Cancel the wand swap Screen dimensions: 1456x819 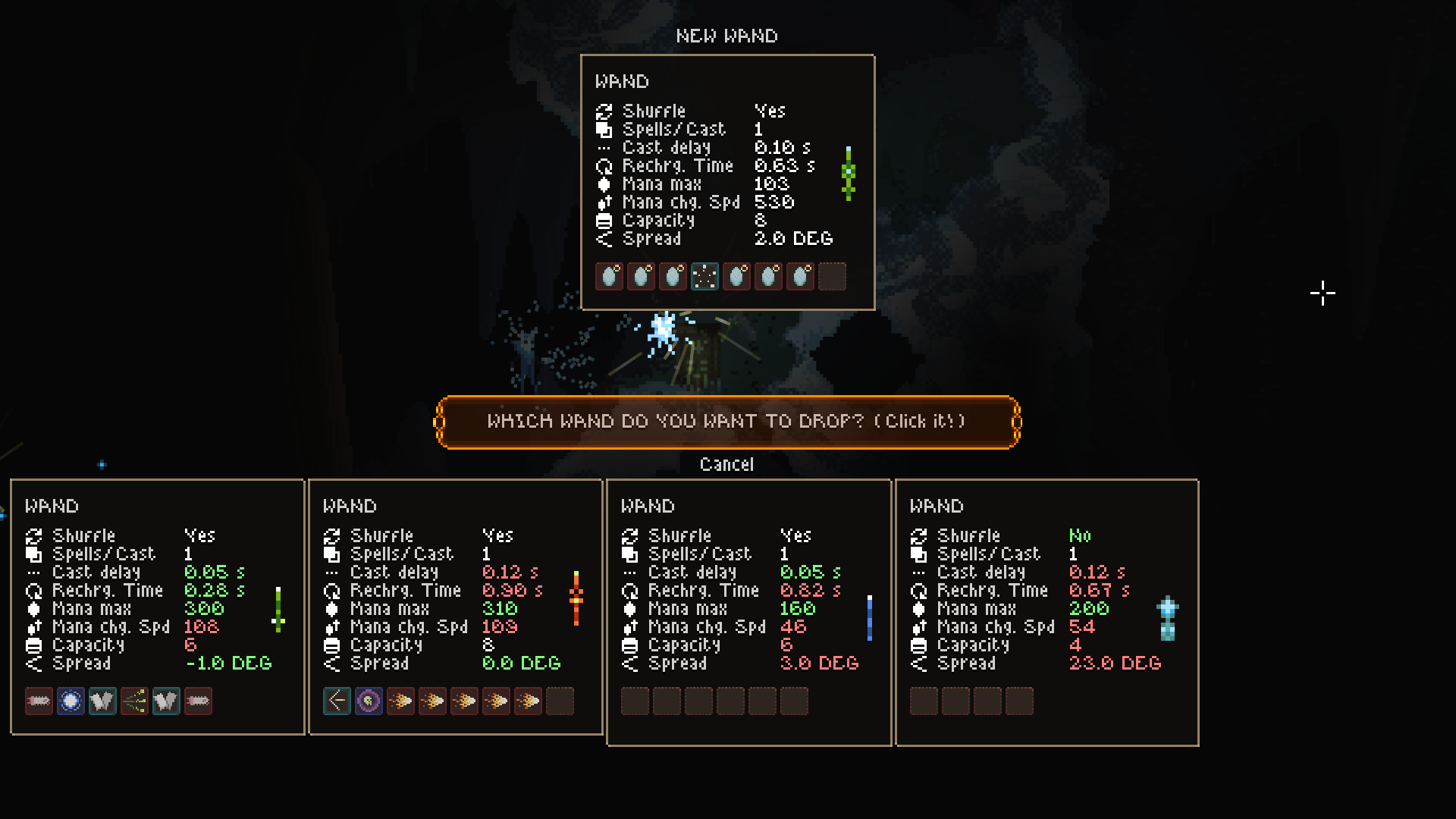click(x=726, y=465)
